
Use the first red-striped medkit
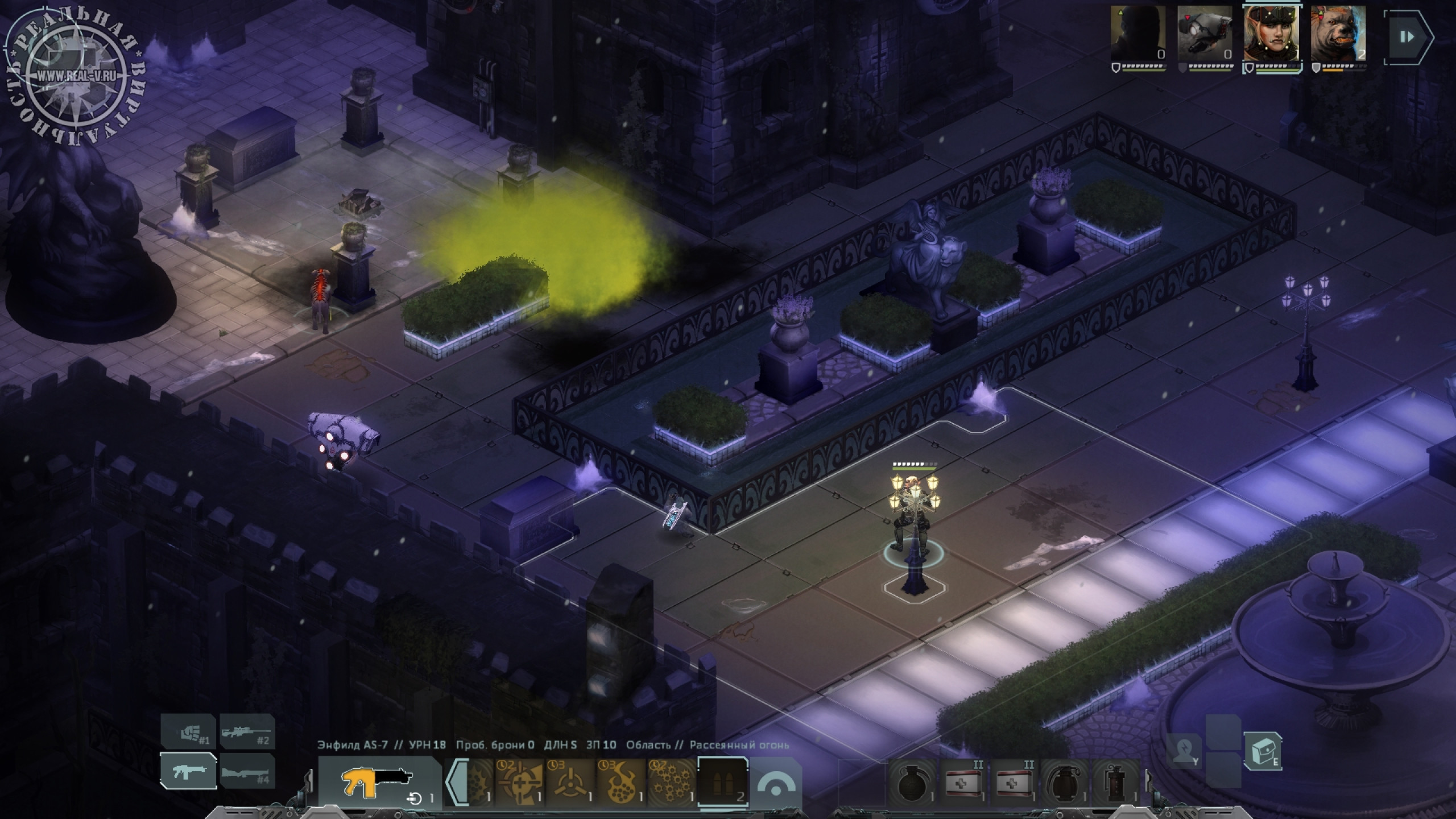(965, 783)
